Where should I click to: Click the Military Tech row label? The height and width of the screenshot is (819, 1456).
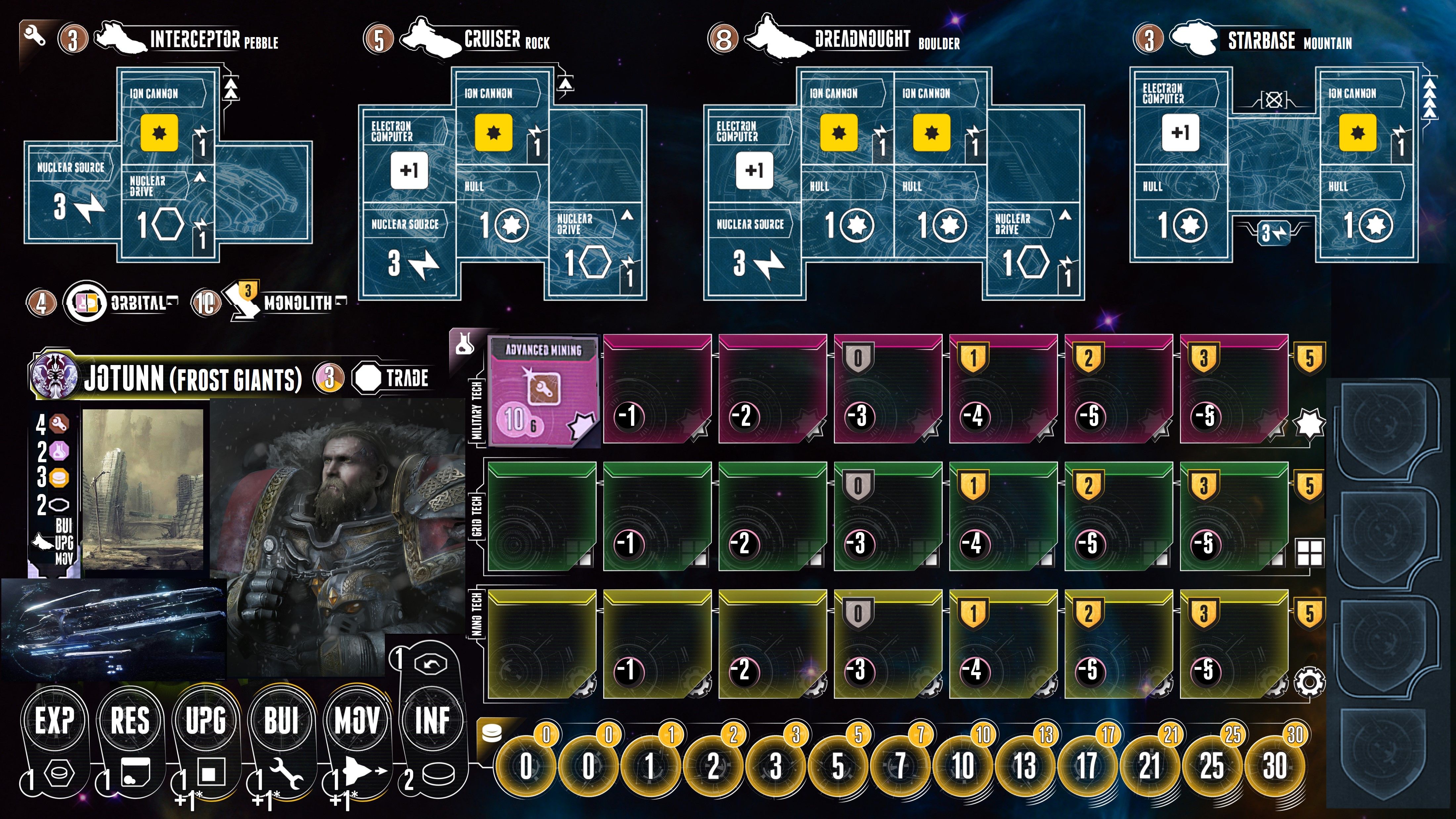(x=477, y=410)
